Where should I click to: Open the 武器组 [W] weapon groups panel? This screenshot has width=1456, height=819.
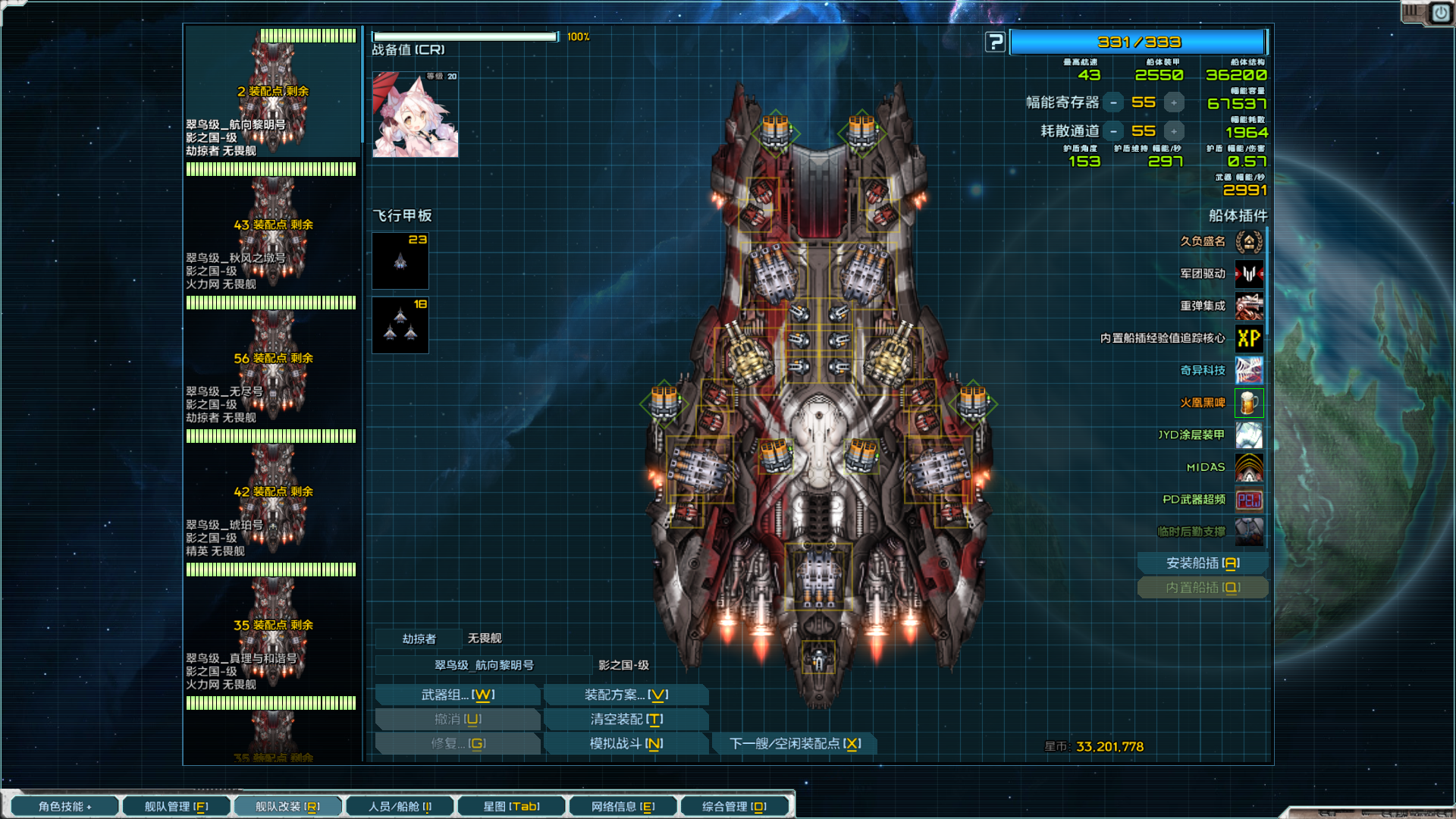pos(457,694)
